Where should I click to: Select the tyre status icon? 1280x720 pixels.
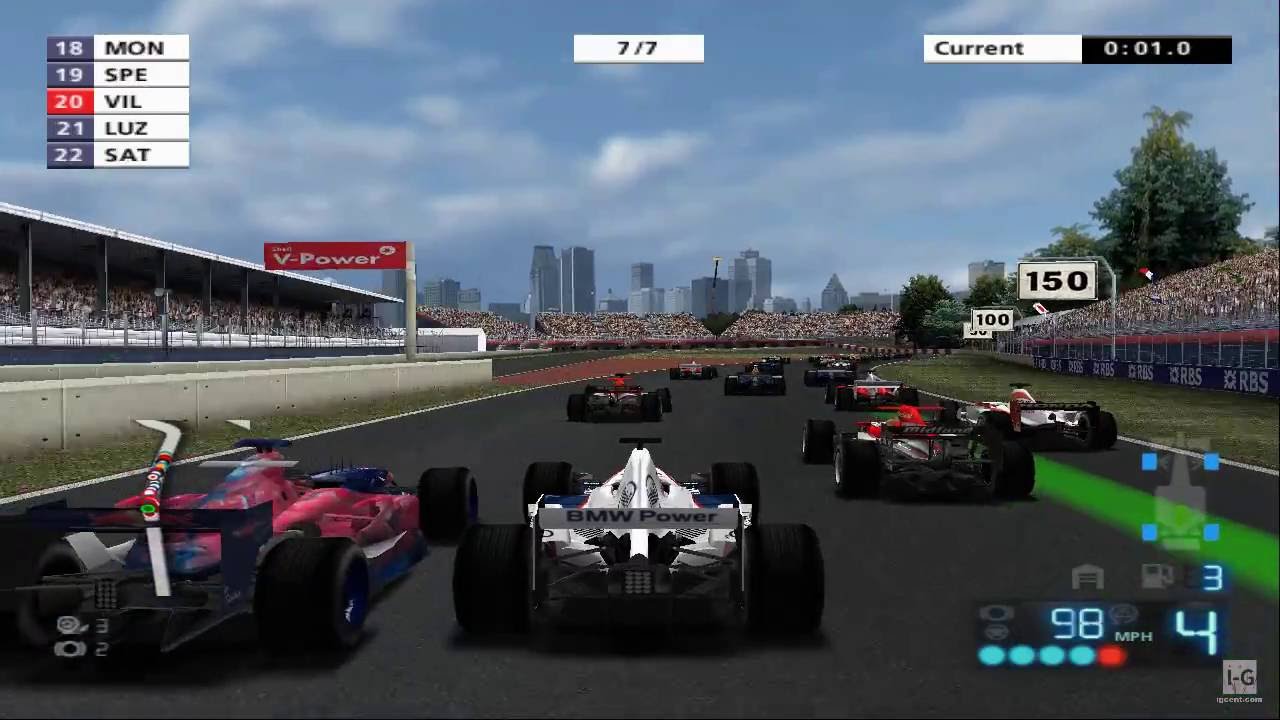click(x=995, y=611)
